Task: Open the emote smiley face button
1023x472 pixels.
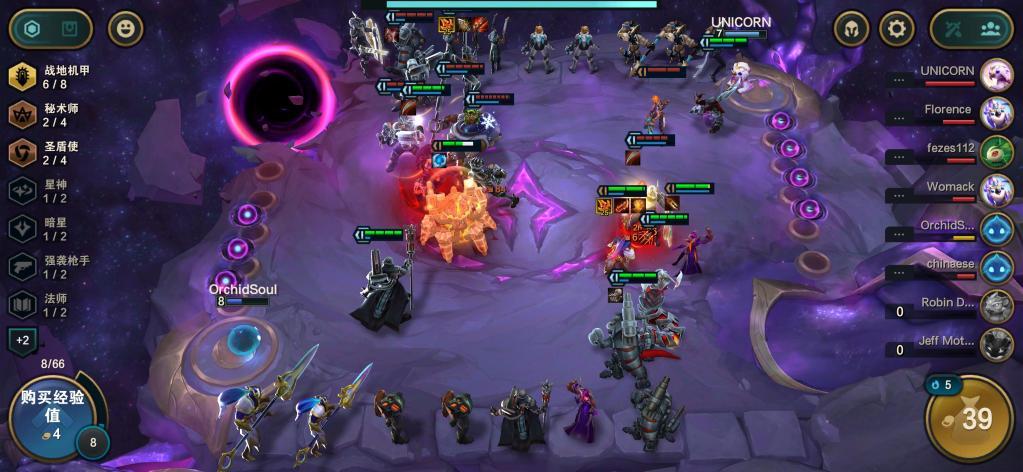Action: 125,29
